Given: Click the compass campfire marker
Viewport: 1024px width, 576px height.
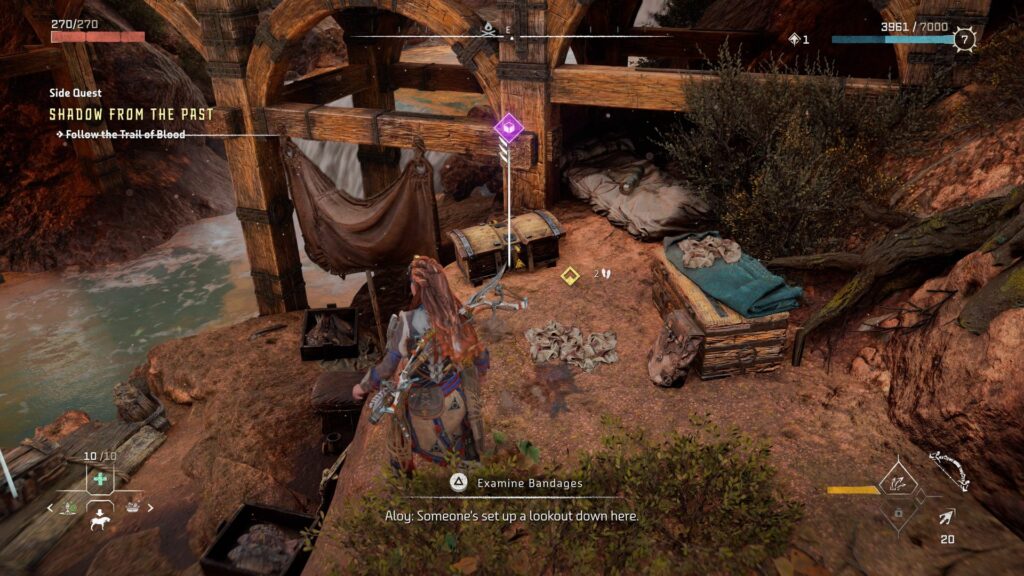Looking at the screenshot, I should [x=488, y=27].
